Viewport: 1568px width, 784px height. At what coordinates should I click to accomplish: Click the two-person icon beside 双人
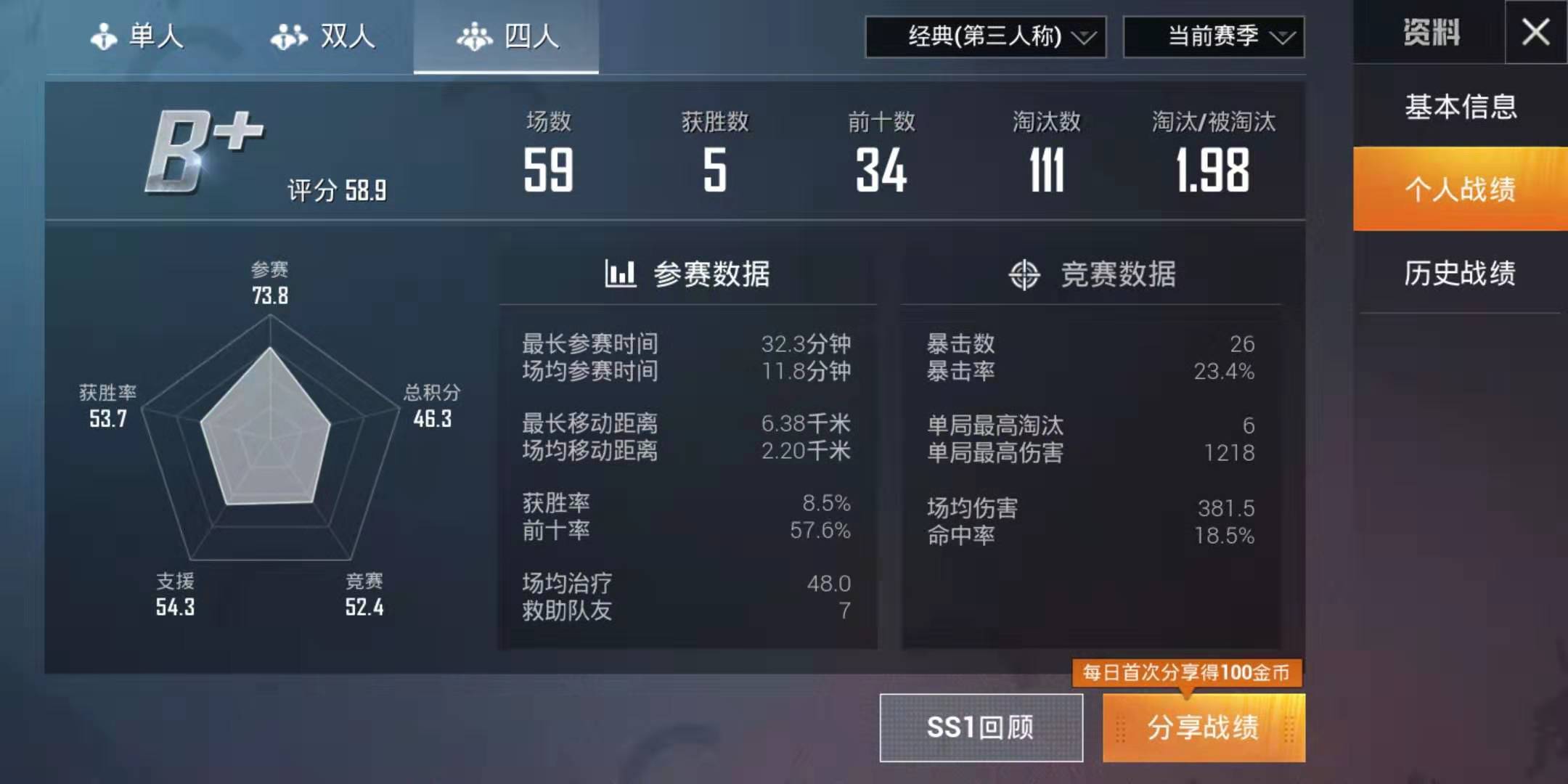tap(287, 38)
